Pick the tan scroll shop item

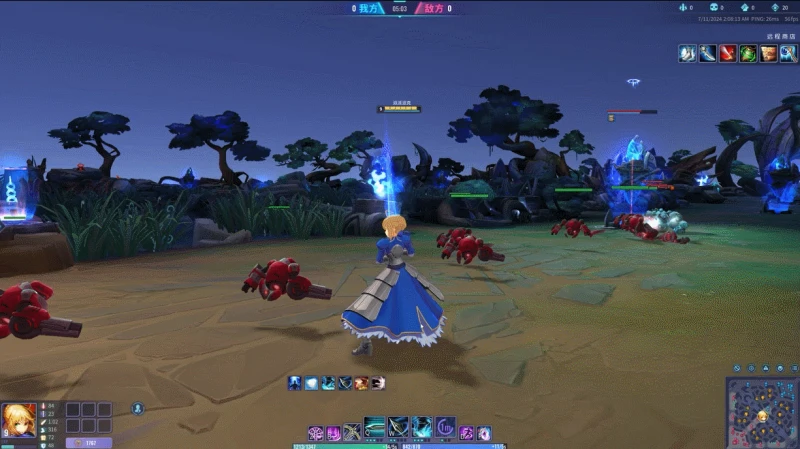767,54
